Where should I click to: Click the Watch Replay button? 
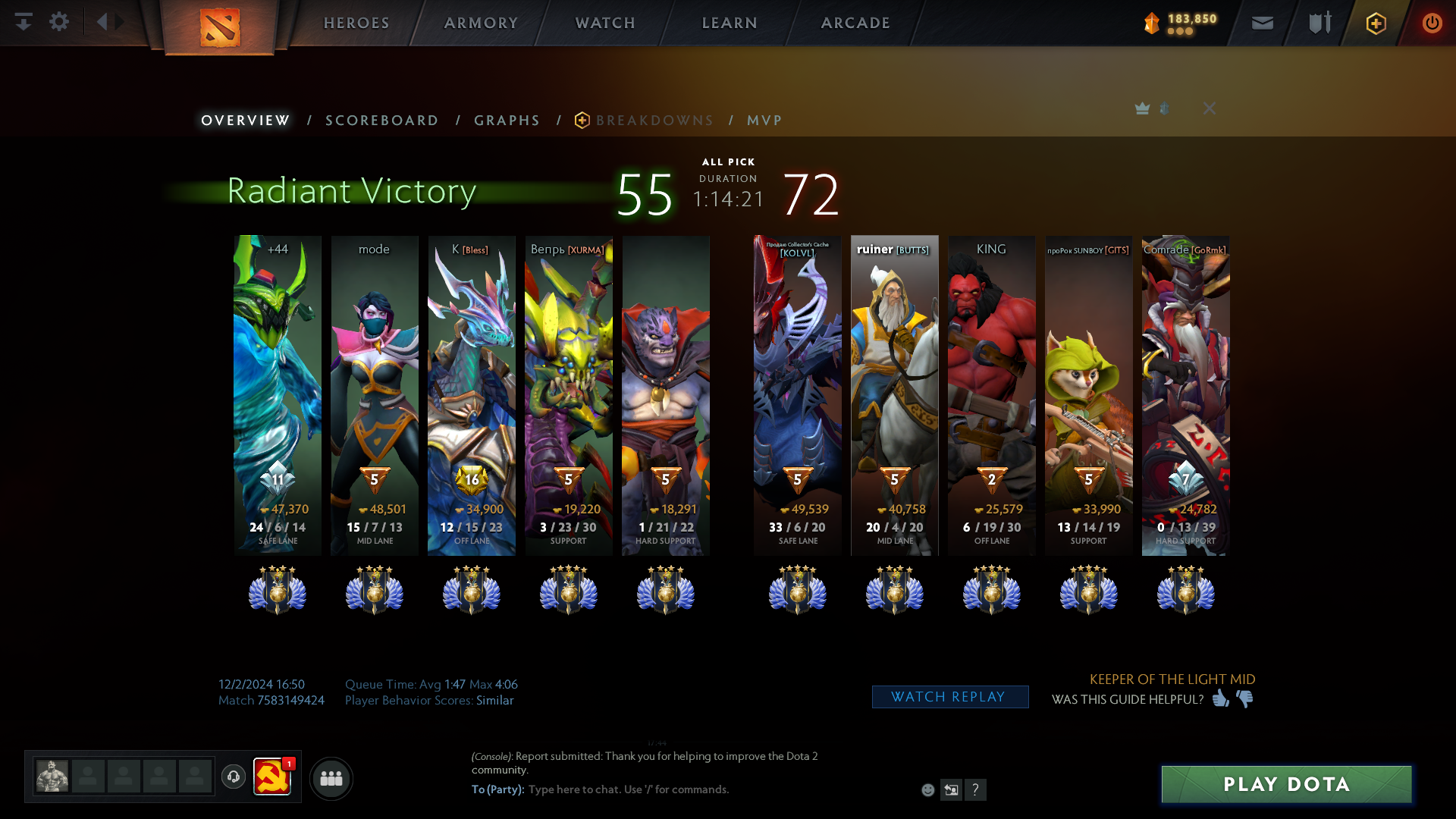coord(949,697)
